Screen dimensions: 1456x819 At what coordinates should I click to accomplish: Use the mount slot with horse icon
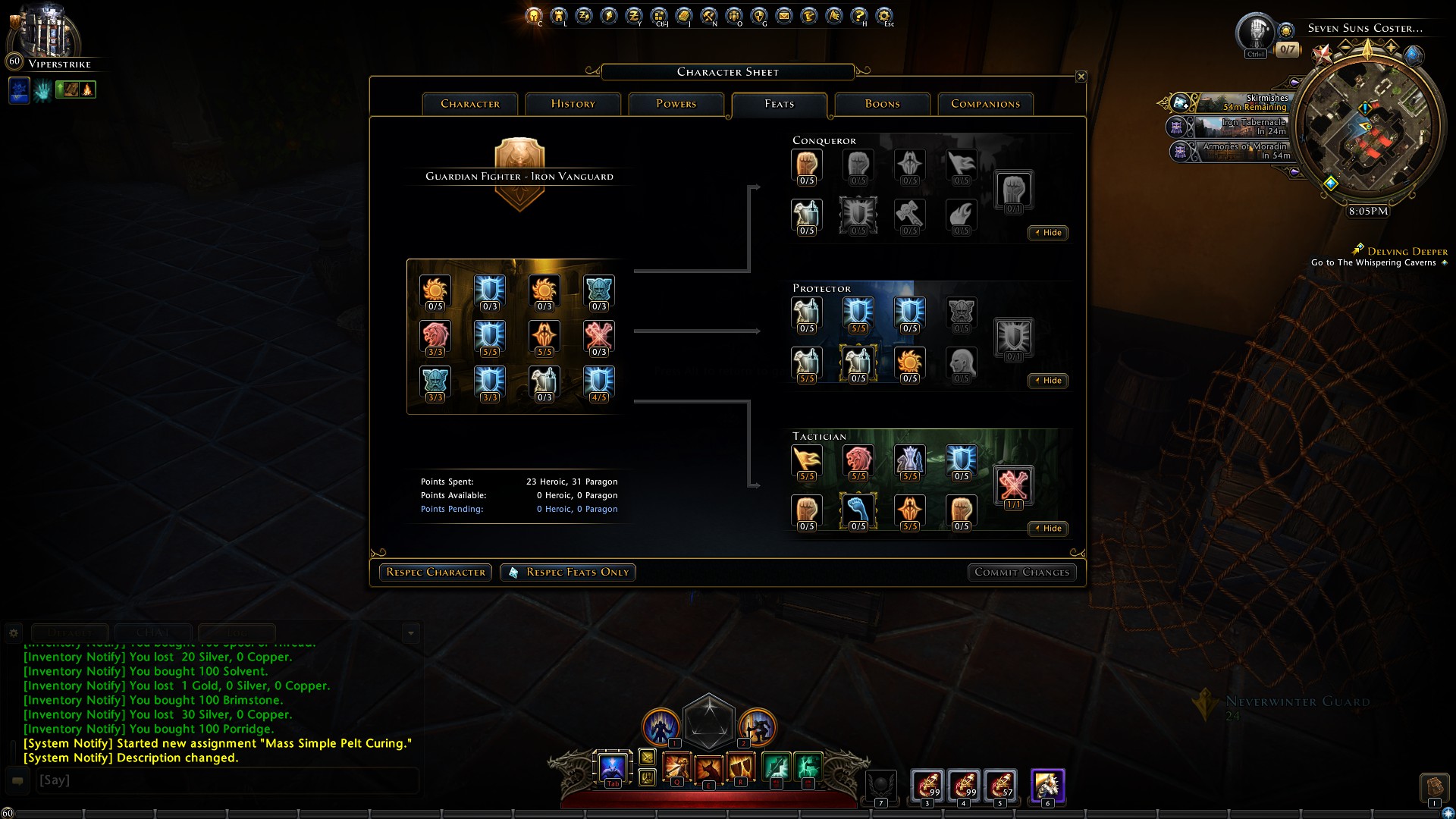point(1047,786)
